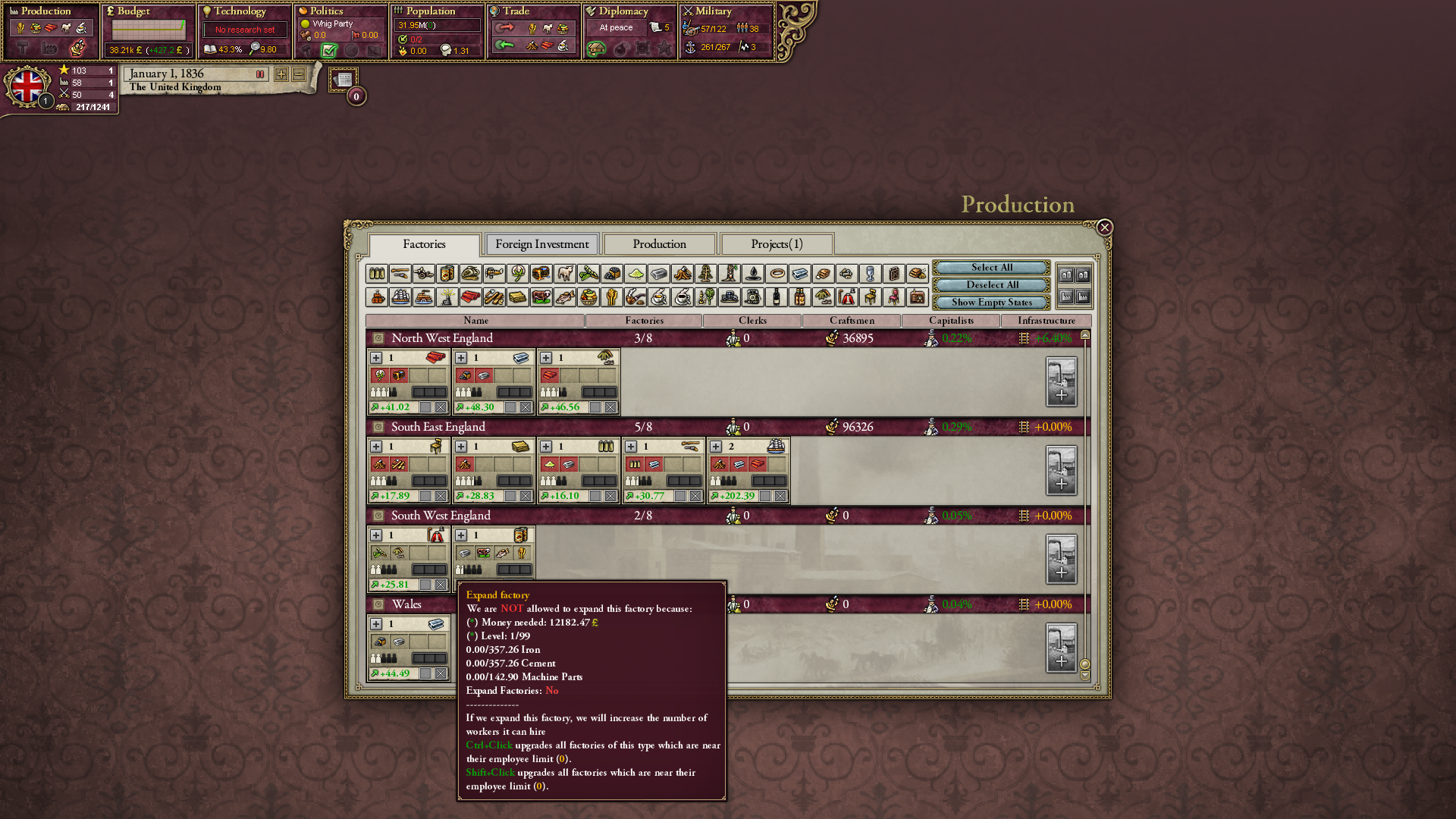The image size is (1456, 819).
Task: Click the Deselect All button
Action: tap(990, 284)
